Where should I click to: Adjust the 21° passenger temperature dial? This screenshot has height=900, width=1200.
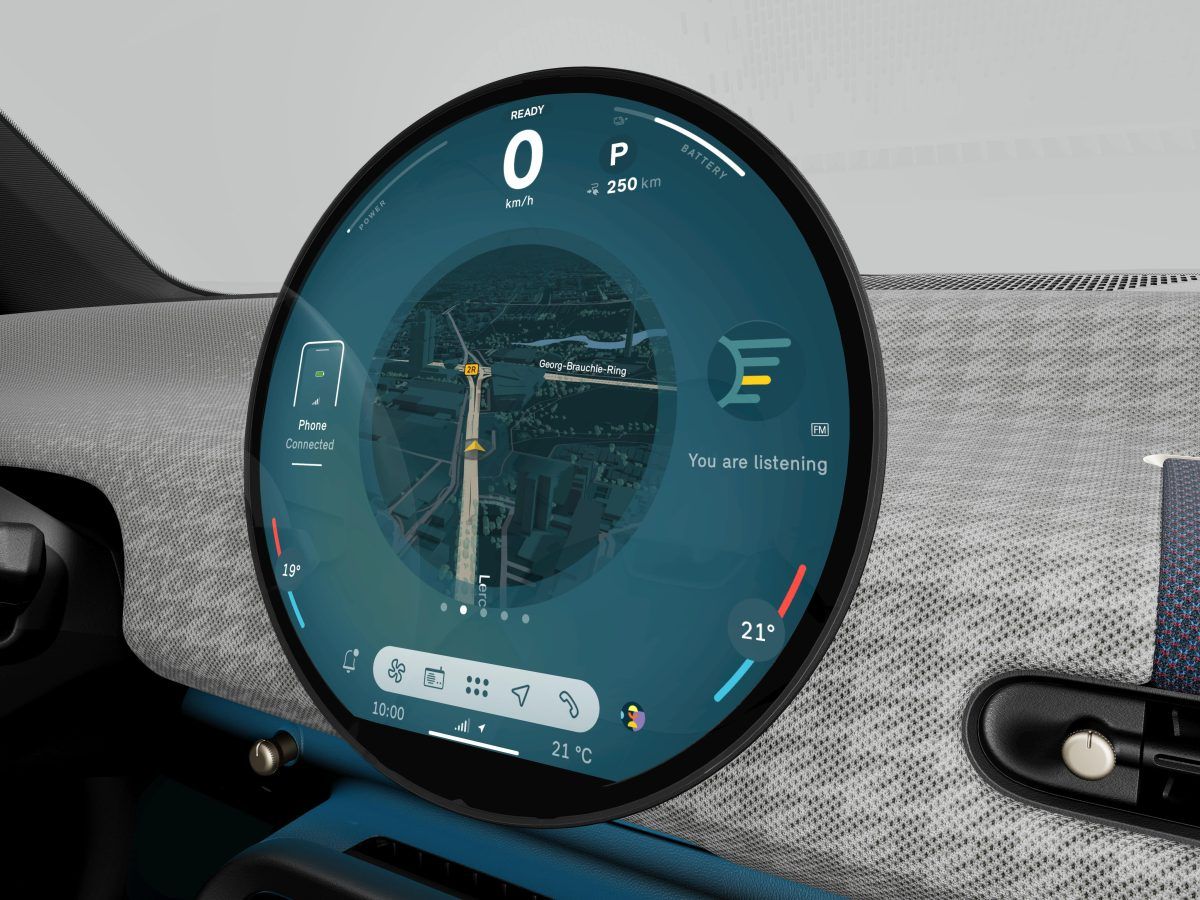pos(758,631)
